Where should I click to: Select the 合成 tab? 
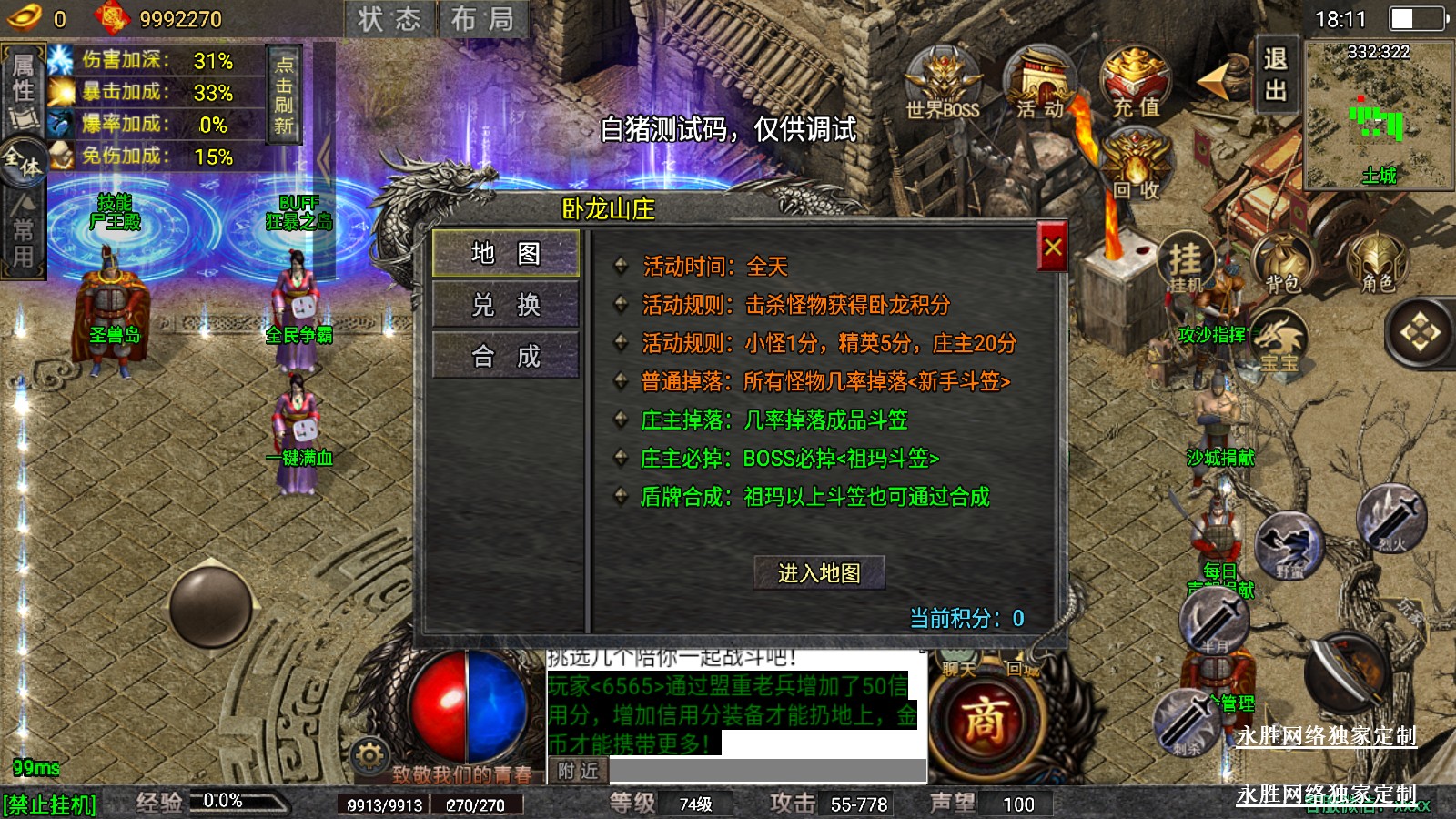[506, 355]
